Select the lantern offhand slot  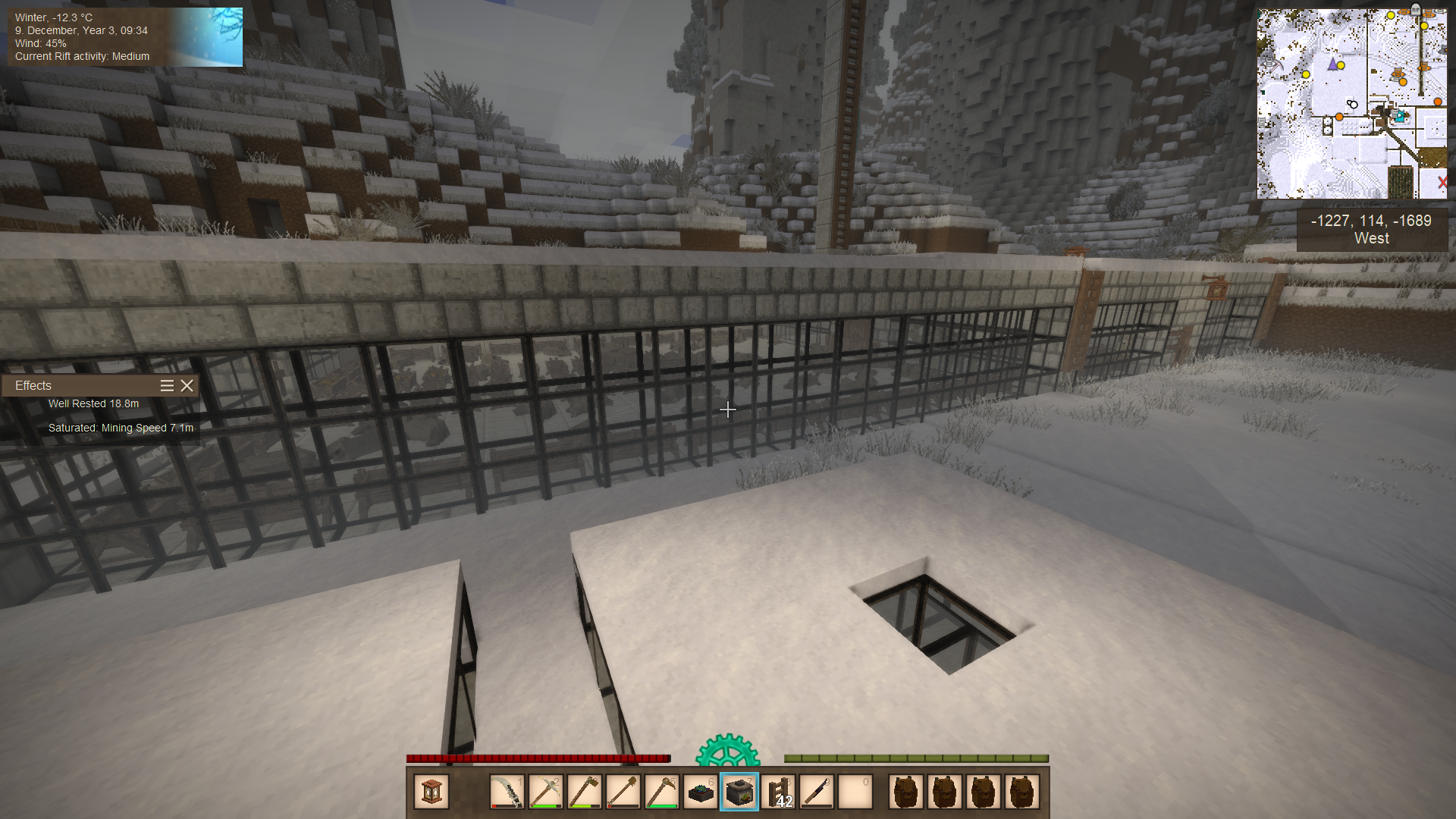431,792
